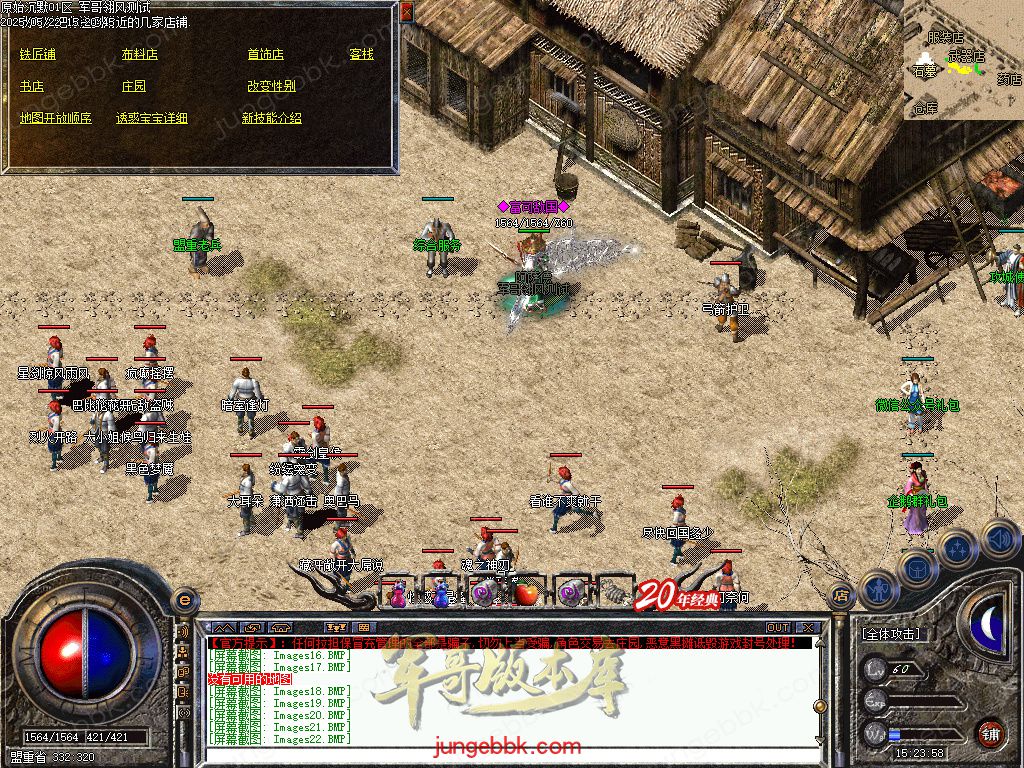Viewport: 1024px width, 768px height.
Task: Open the round 店 store button
Action: [841, 596]
